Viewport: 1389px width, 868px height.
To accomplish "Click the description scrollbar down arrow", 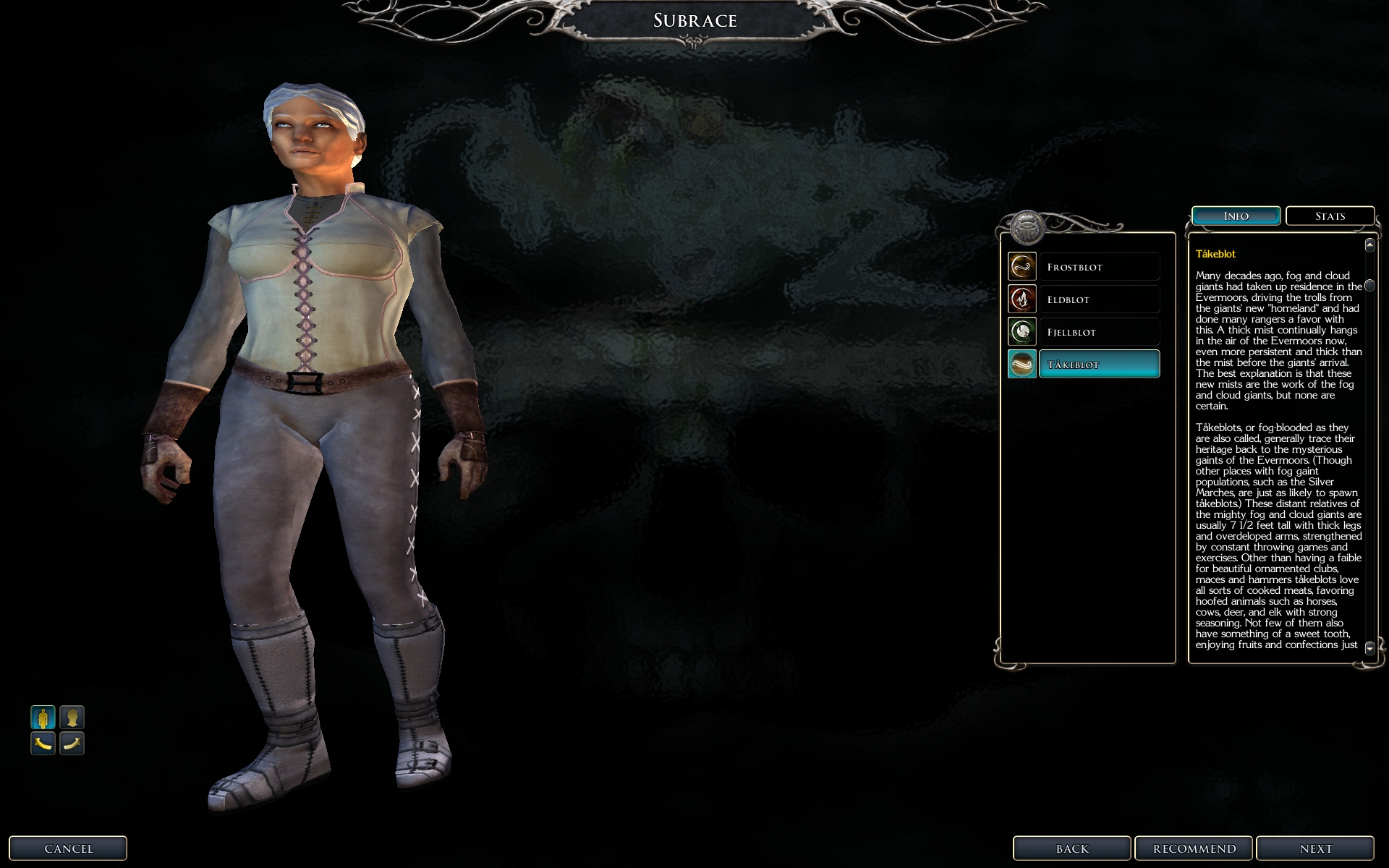I will click(1369, 648).
